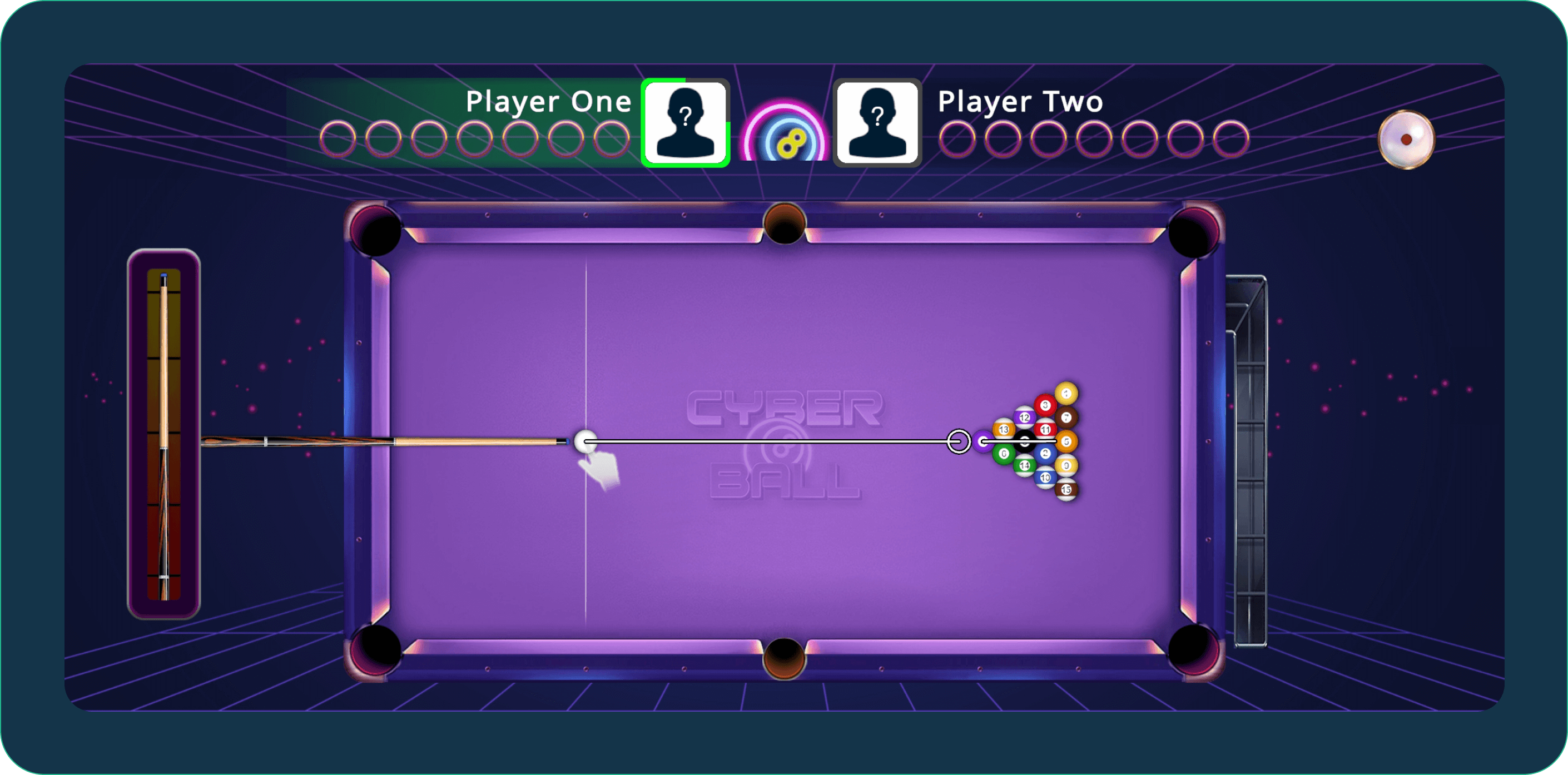1568x775 pixels.
Task: Click the red 3 ball in the rack
Action: click(1045, 405)
